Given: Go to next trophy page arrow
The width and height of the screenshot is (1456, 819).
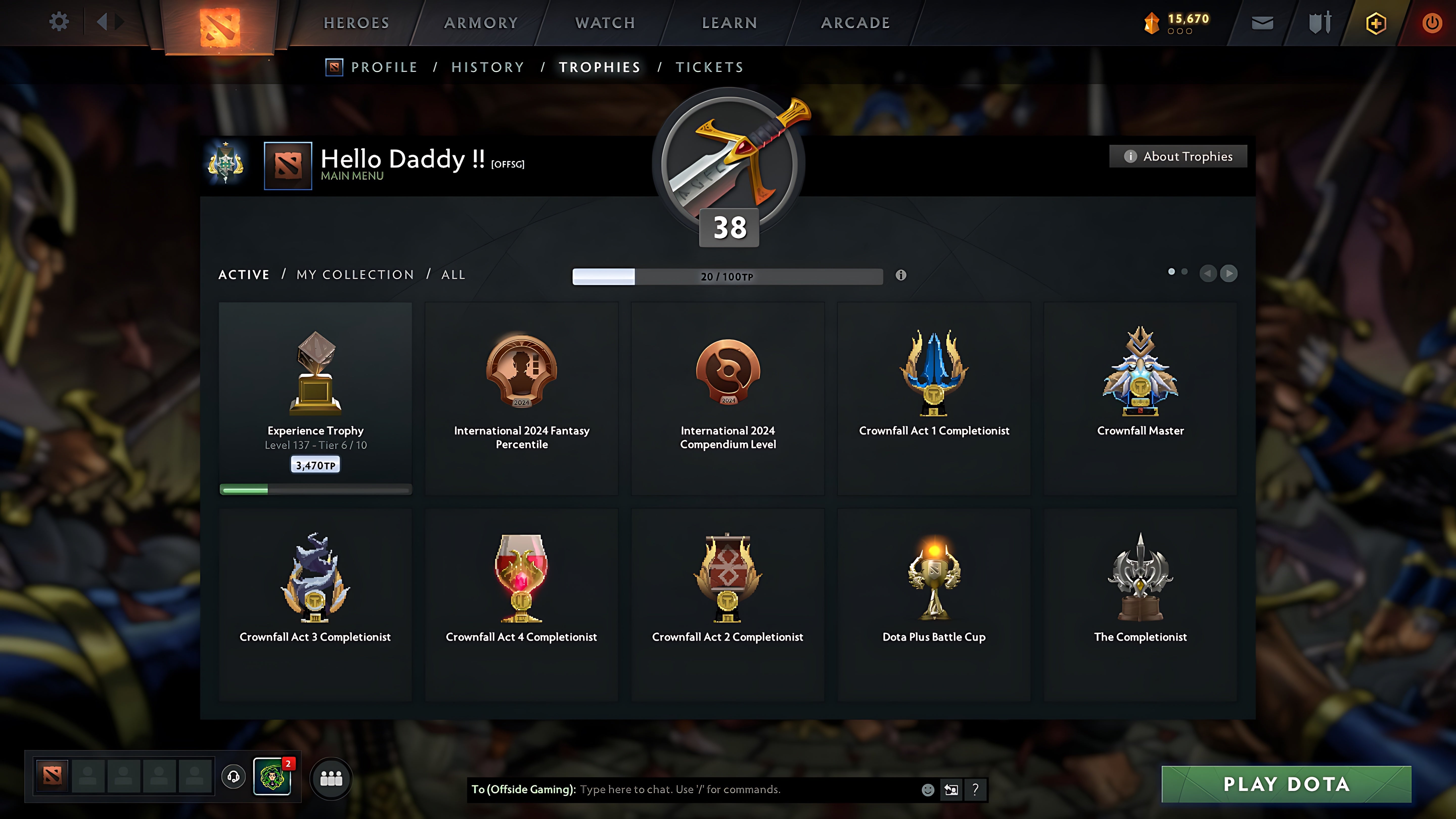Looking at the screenshot, I should pos(1228,274).
